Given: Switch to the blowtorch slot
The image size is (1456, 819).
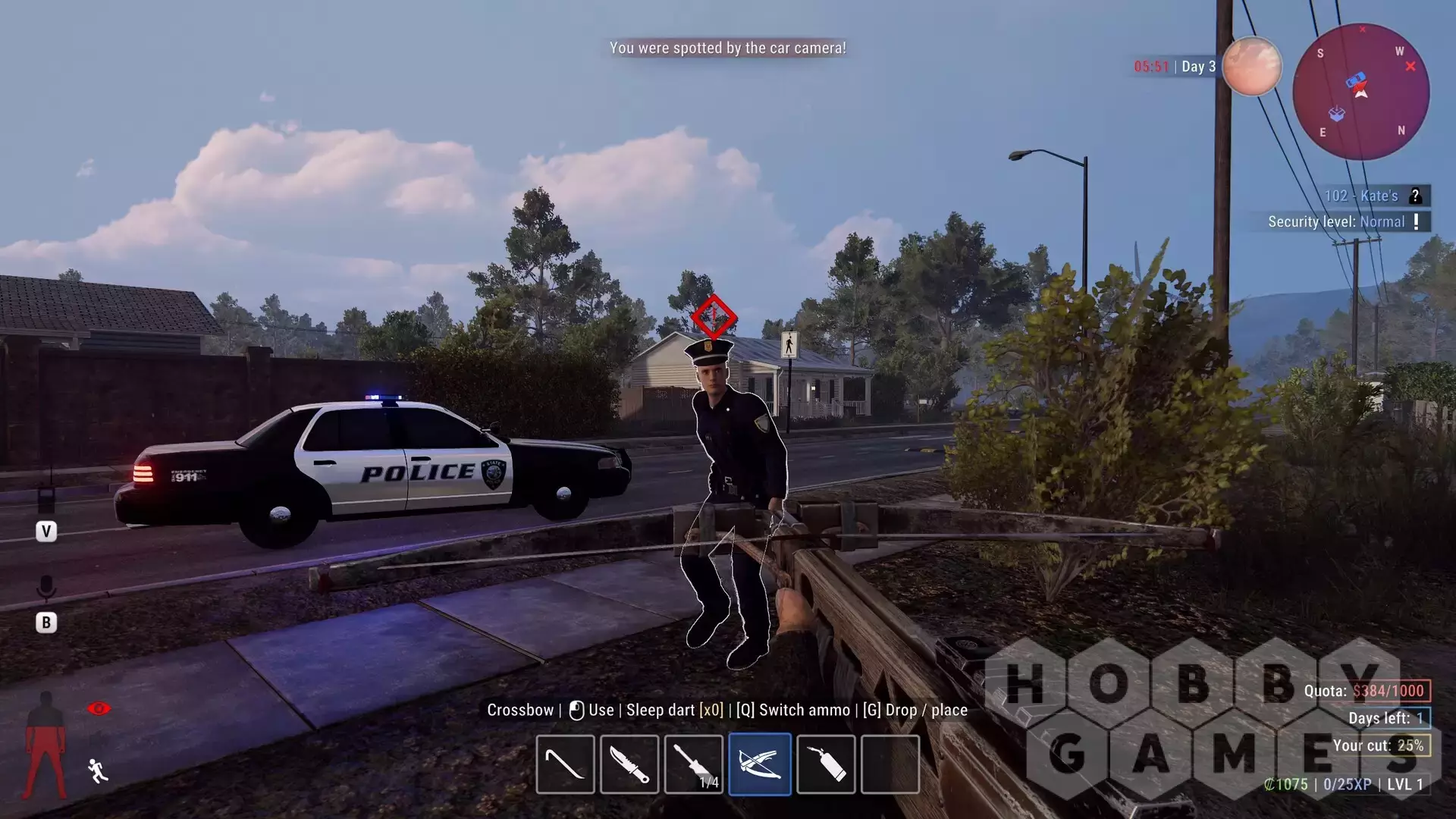Looking at the screenshot, I should click(x=826, y=764).
